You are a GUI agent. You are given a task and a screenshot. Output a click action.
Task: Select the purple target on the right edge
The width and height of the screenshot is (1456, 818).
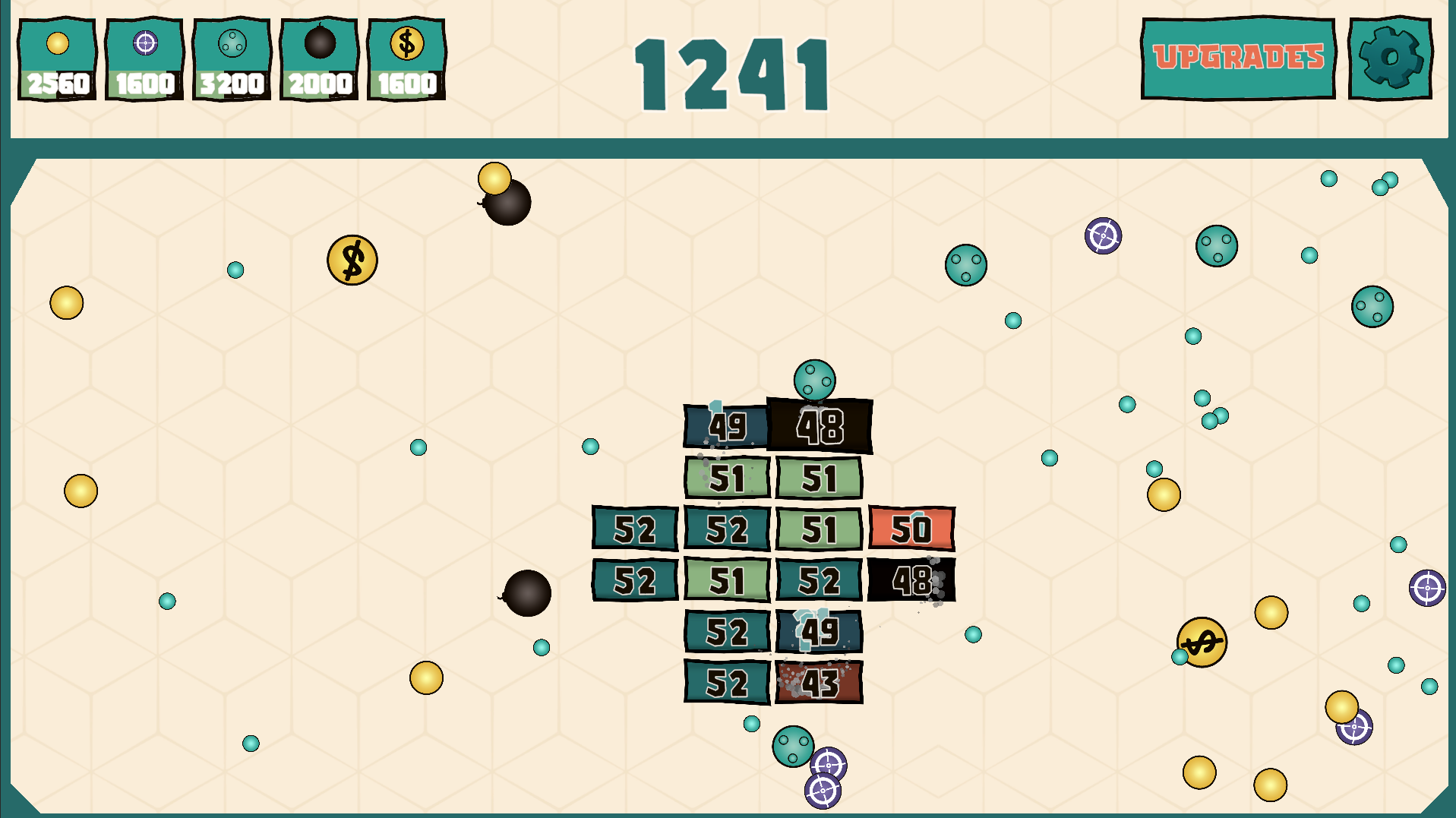(x=1426, y=587)
